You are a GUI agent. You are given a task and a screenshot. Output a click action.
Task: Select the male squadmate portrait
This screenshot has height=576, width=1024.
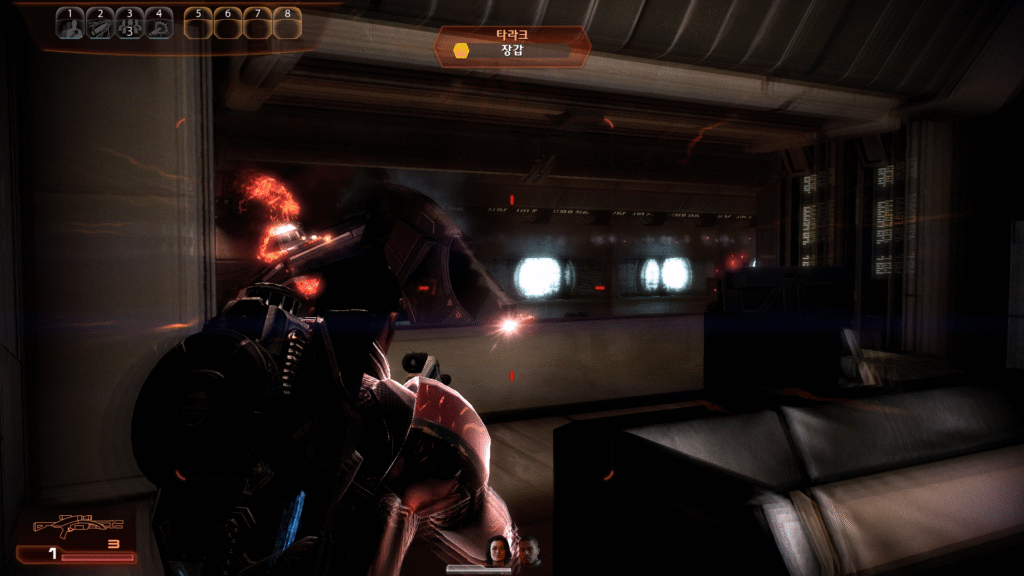(527, 551)
